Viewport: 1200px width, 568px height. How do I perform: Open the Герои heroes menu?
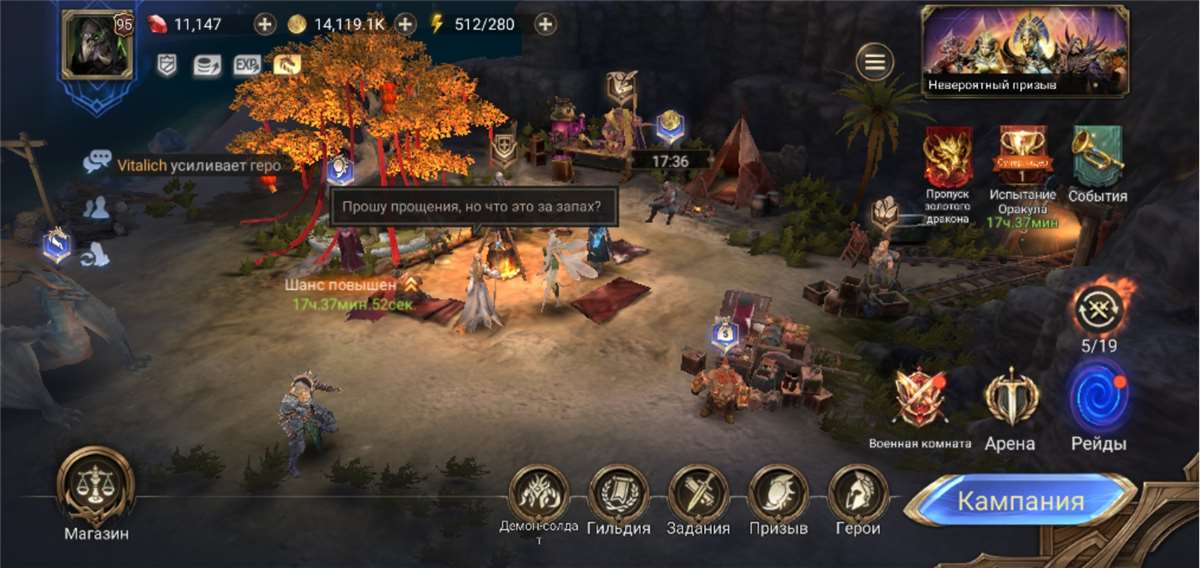click(858, 494)
